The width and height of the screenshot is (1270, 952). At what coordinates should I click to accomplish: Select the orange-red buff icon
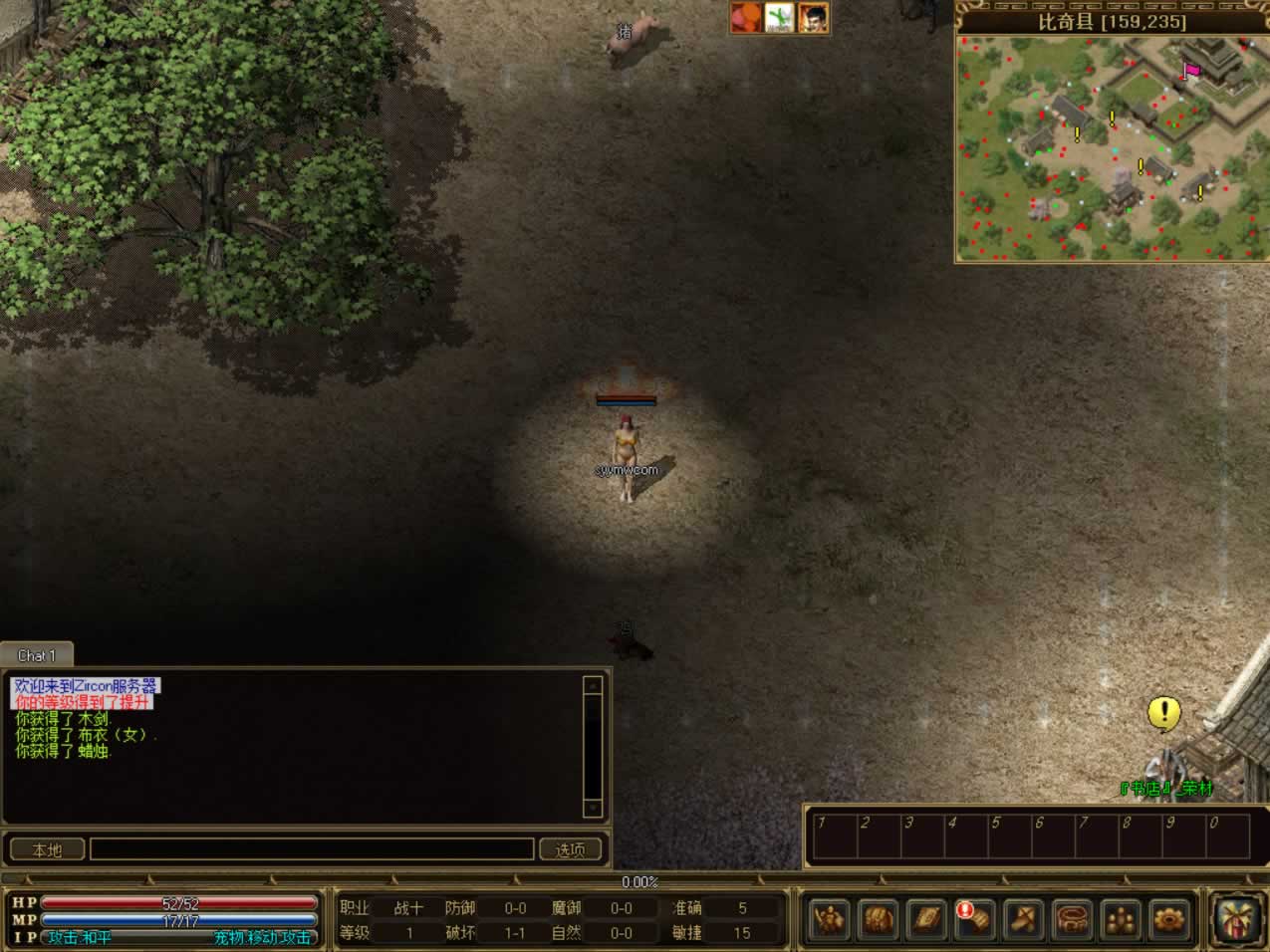click(746, 17)
